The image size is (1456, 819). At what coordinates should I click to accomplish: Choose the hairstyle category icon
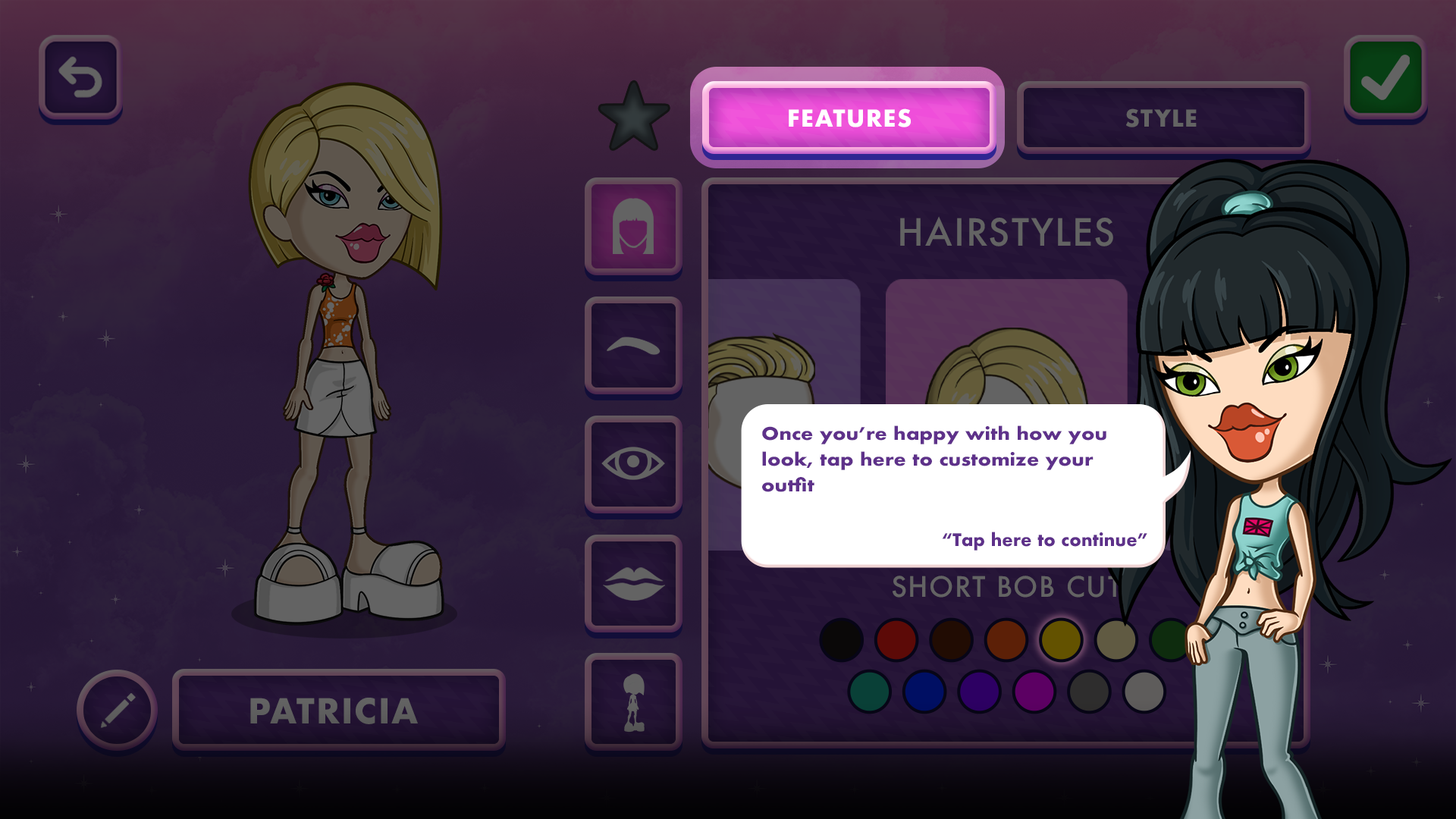(x=633, y=226)
